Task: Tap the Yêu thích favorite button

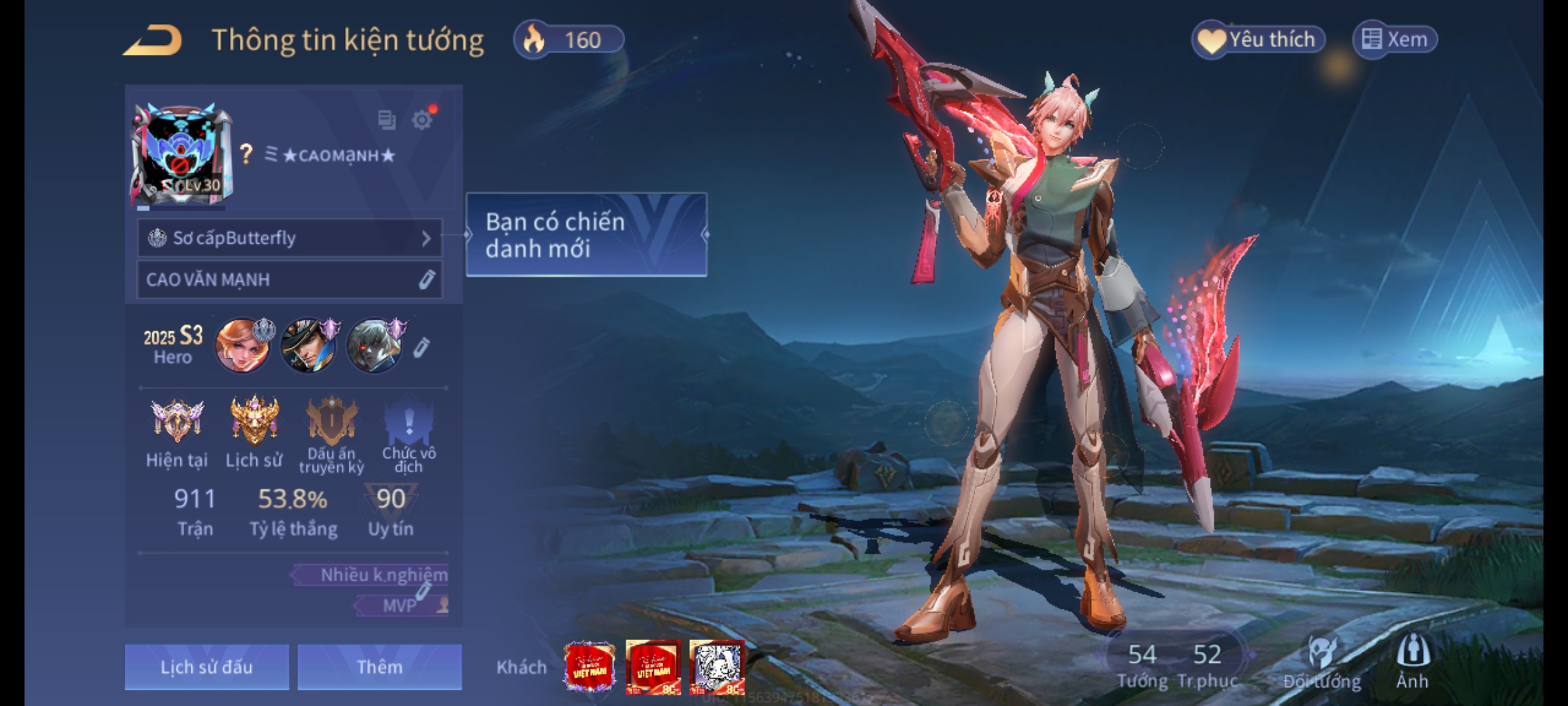Action: (1258, 40)
